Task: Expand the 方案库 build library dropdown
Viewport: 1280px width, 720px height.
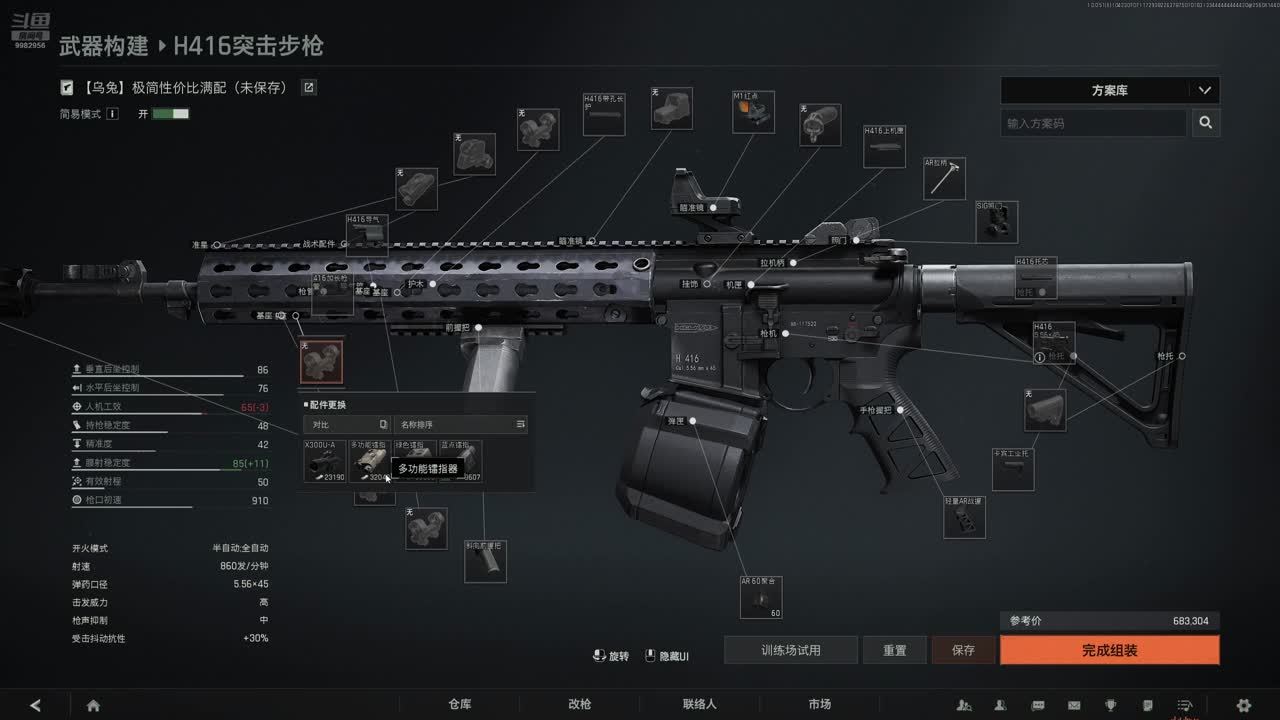Action: tap(1109, 90)
